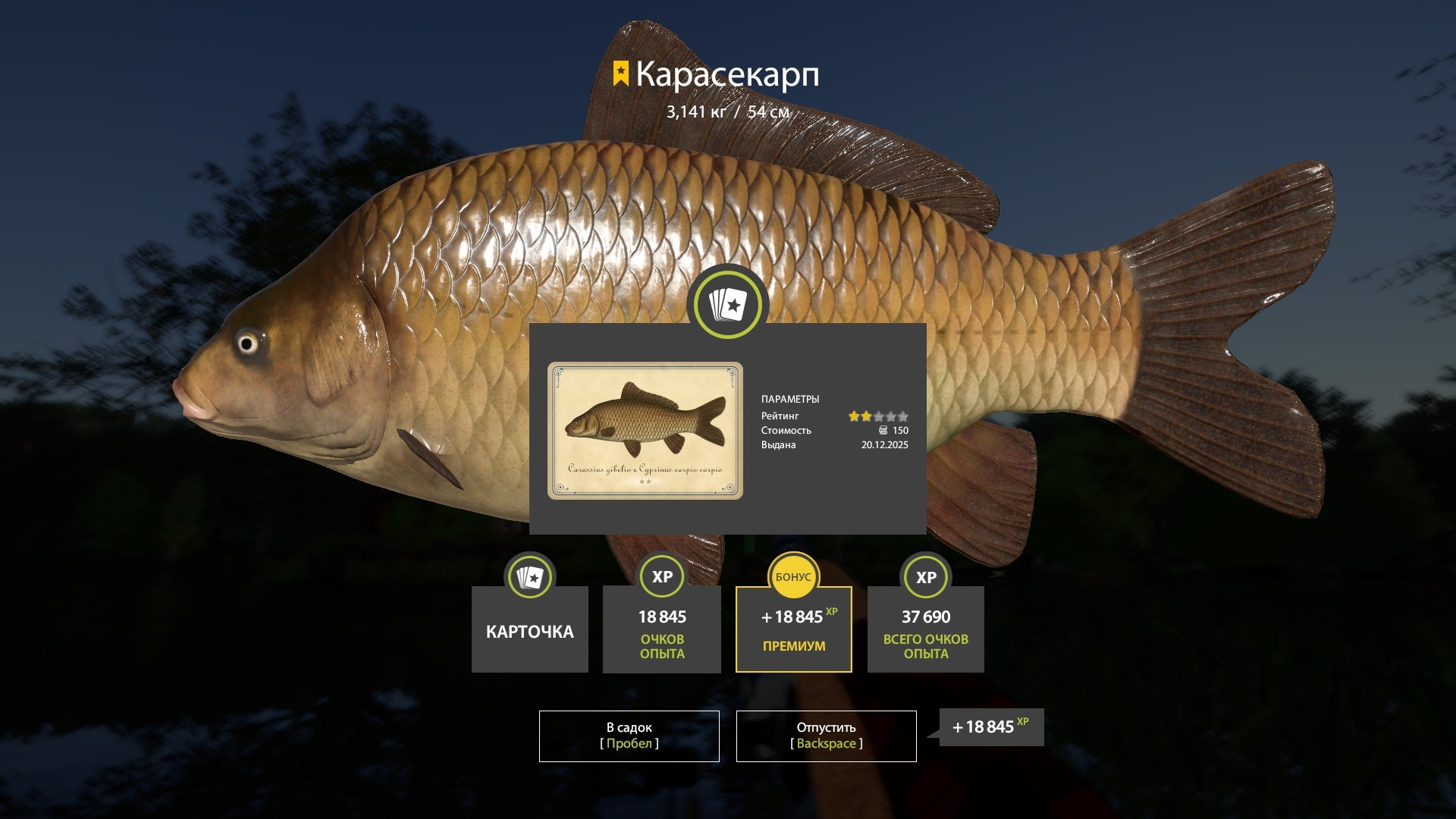This screenshot has height=819, width=1456.
Task: Click the XP medallion above 18 845
Action: pos(661,576)
